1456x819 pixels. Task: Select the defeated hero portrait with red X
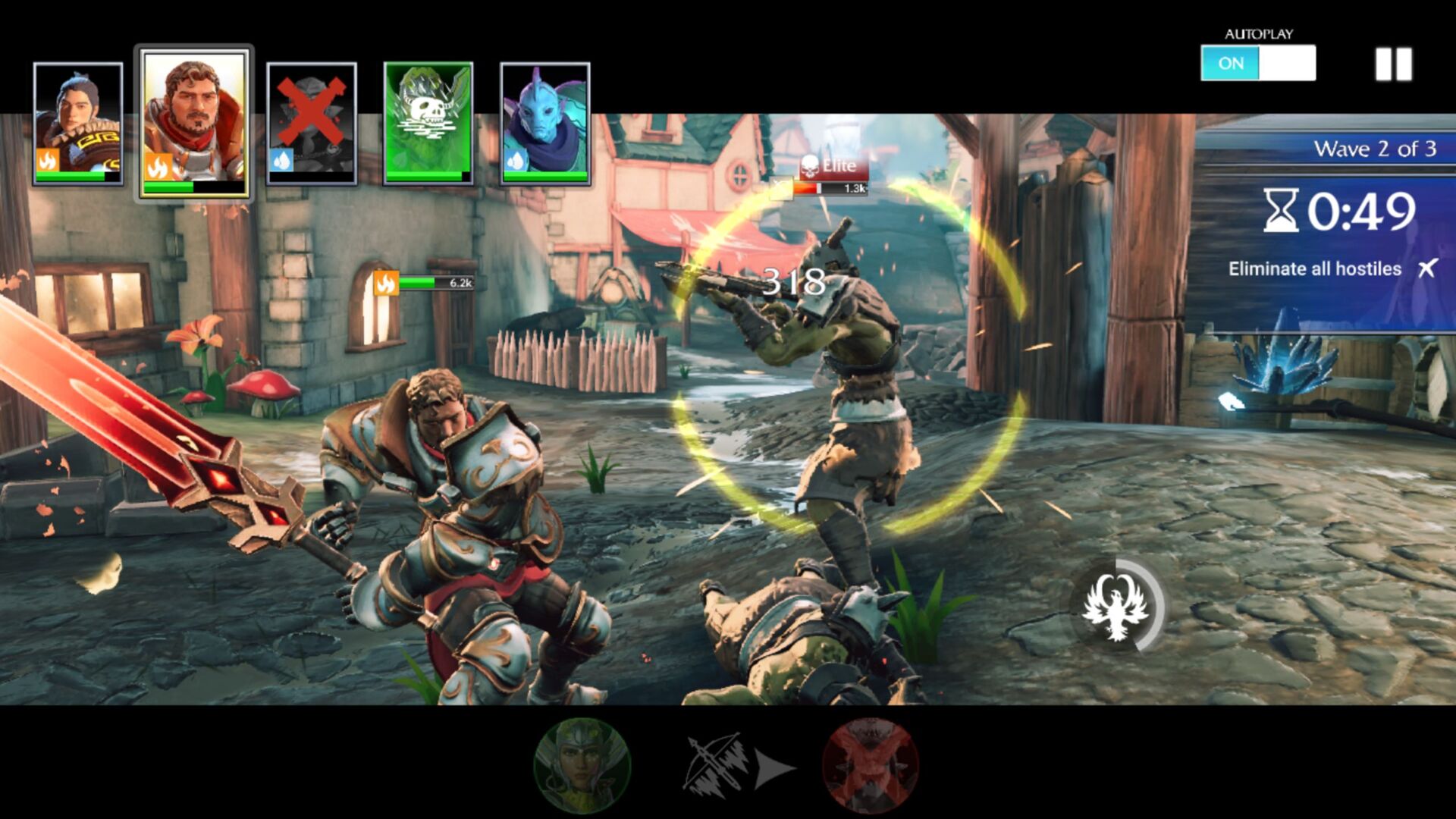312,124
